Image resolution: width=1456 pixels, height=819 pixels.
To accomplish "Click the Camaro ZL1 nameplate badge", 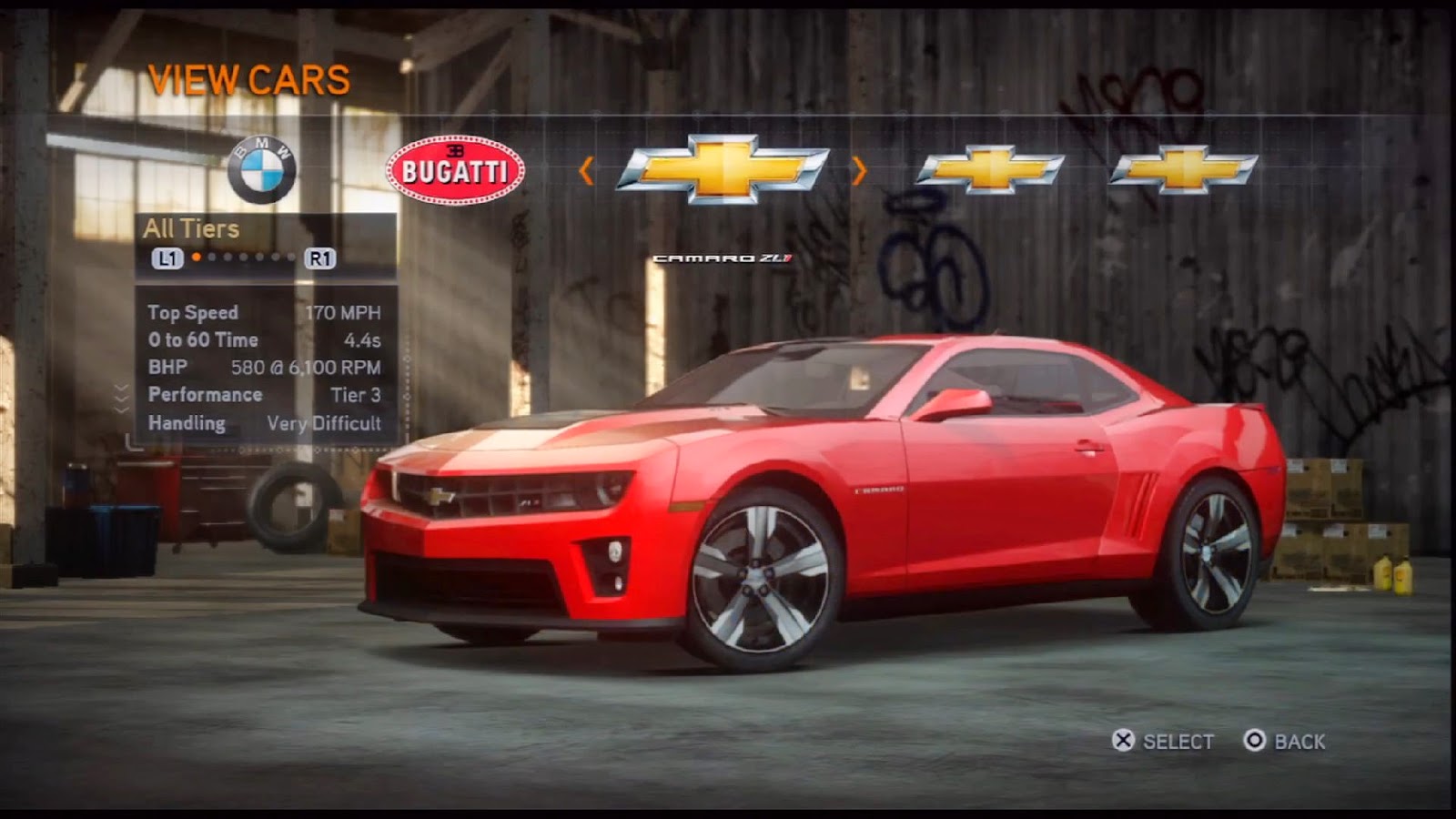I will tap(725, 259).
